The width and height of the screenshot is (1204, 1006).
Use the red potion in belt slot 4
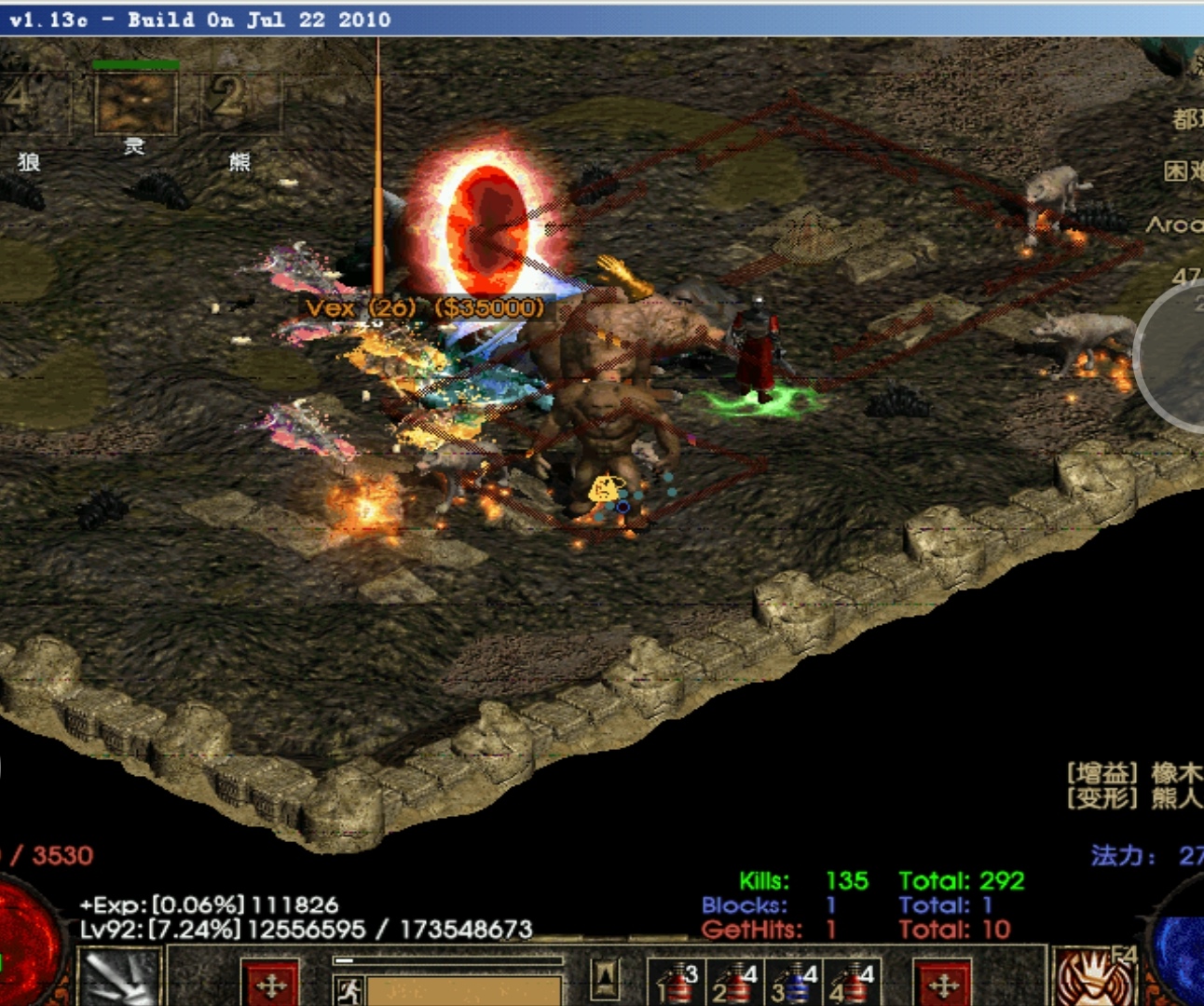852,985
